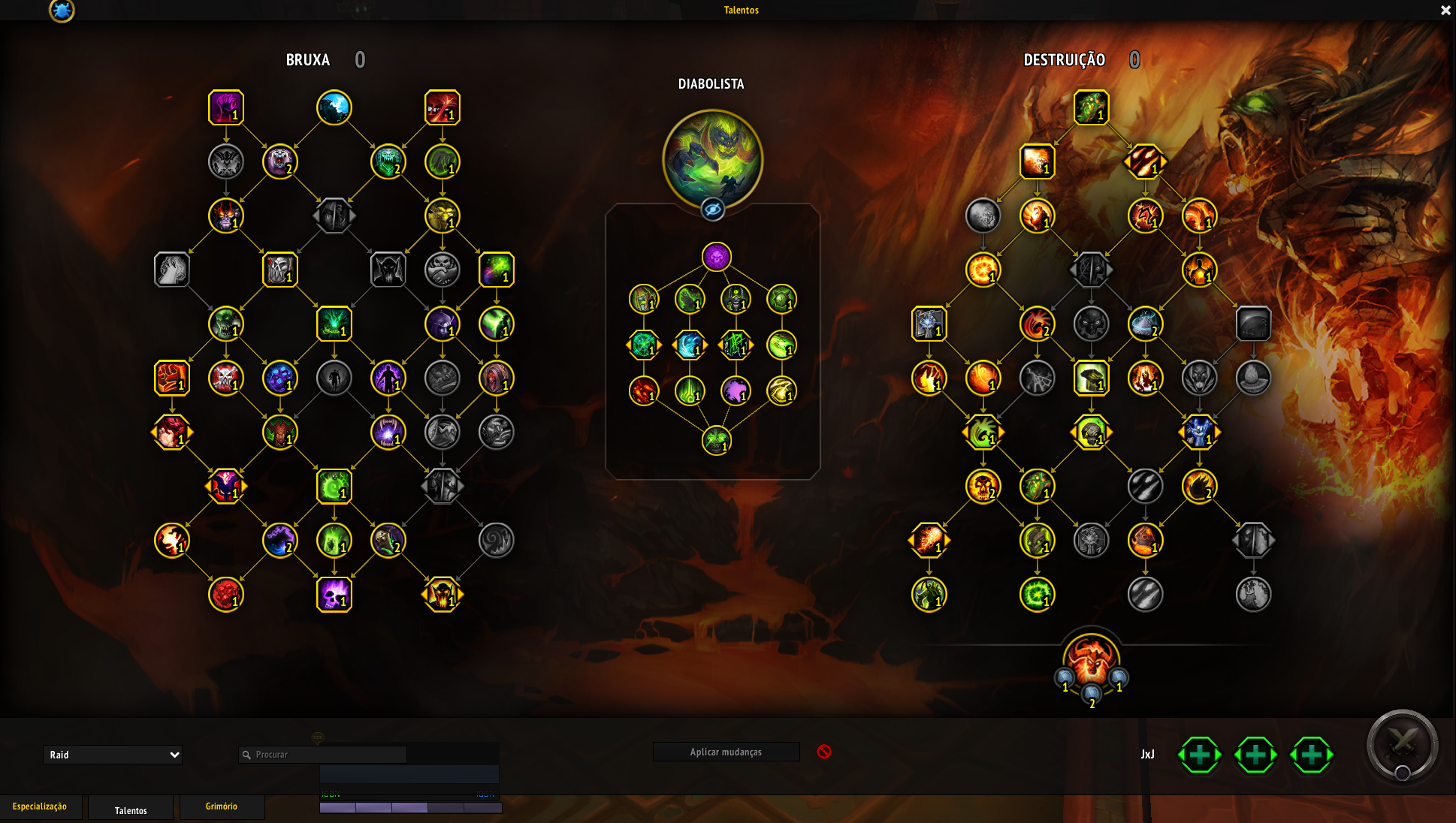Viewport: 1456px width, 823px height.
Task: Select the Talentos tab
Action: 131,810
